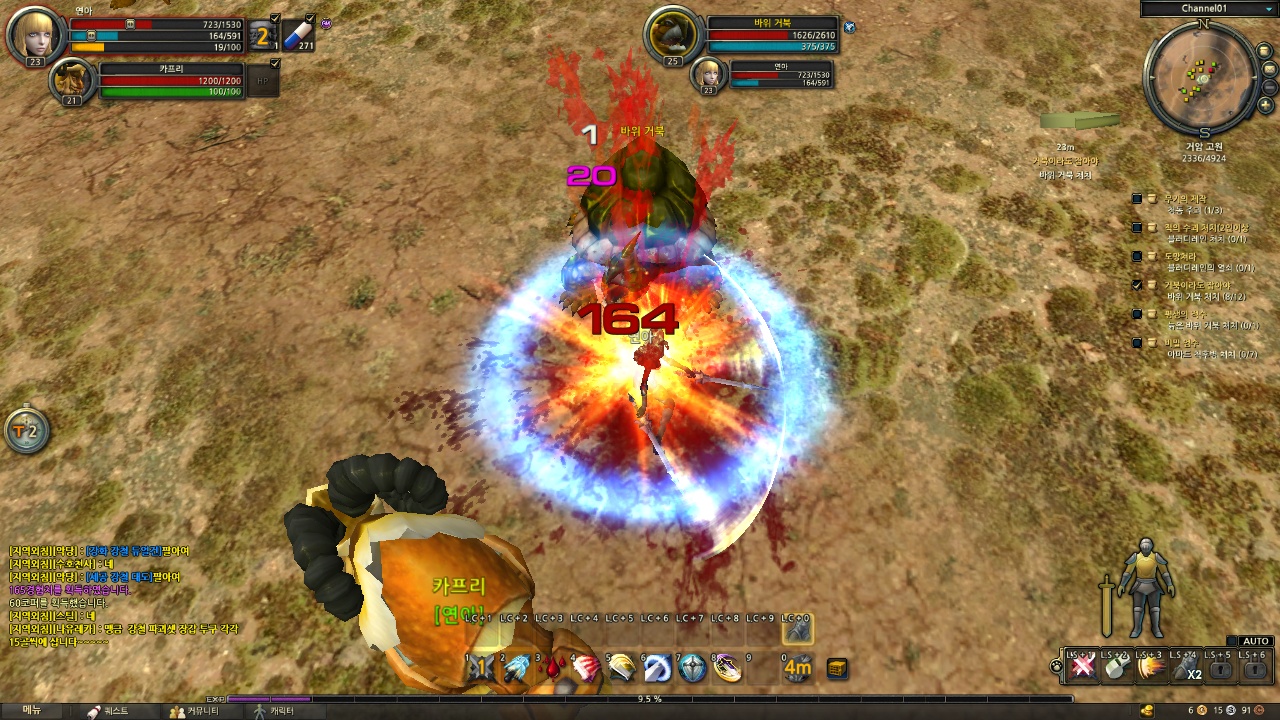Viewport: 1280px width, 720px height.
Task: Toggle tracking checkbox for 무기의 제작 quest
Action: (1137, 199)
